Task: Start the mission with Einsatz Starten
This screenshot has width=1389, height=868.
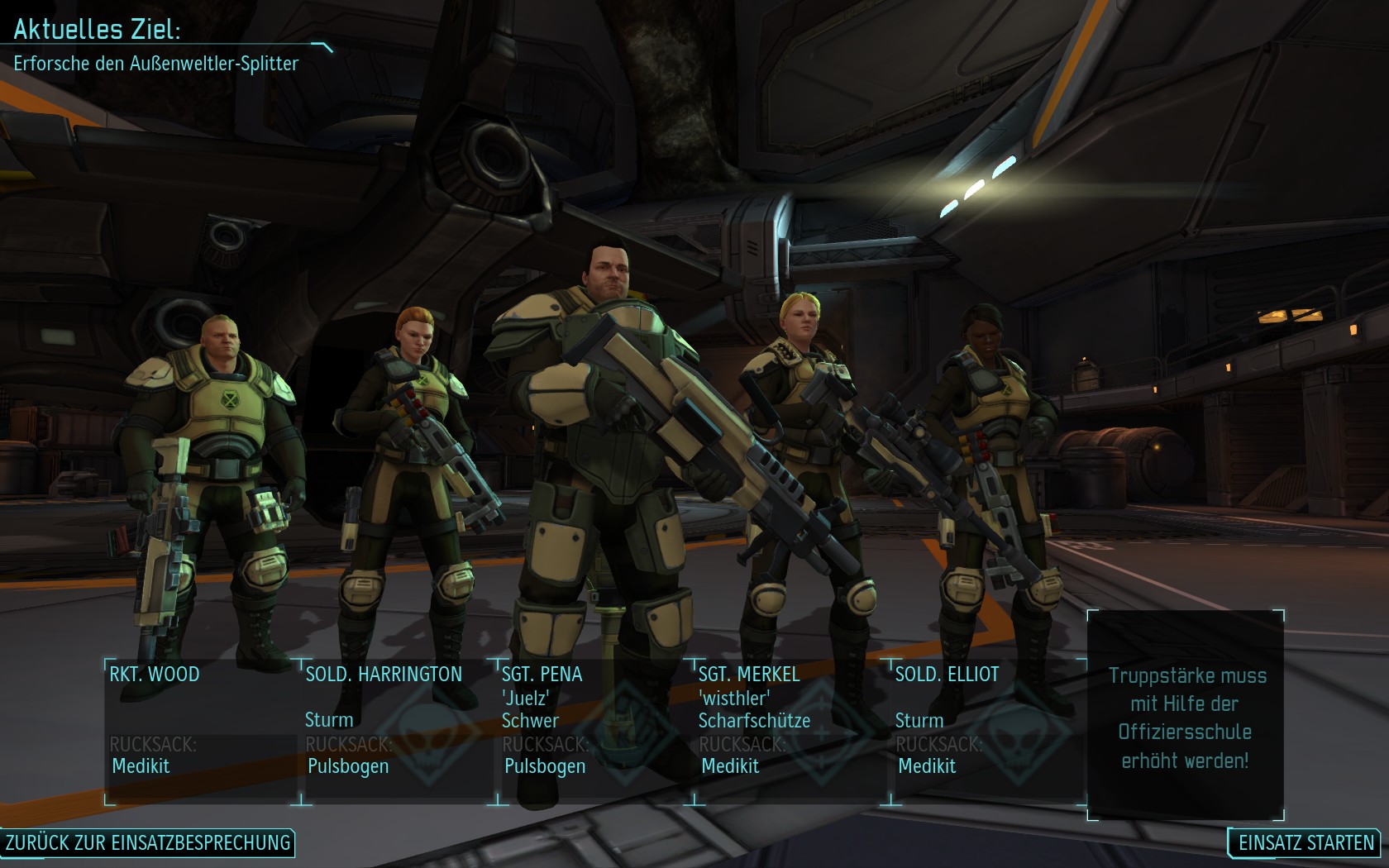Action: tap(1305, 842)
